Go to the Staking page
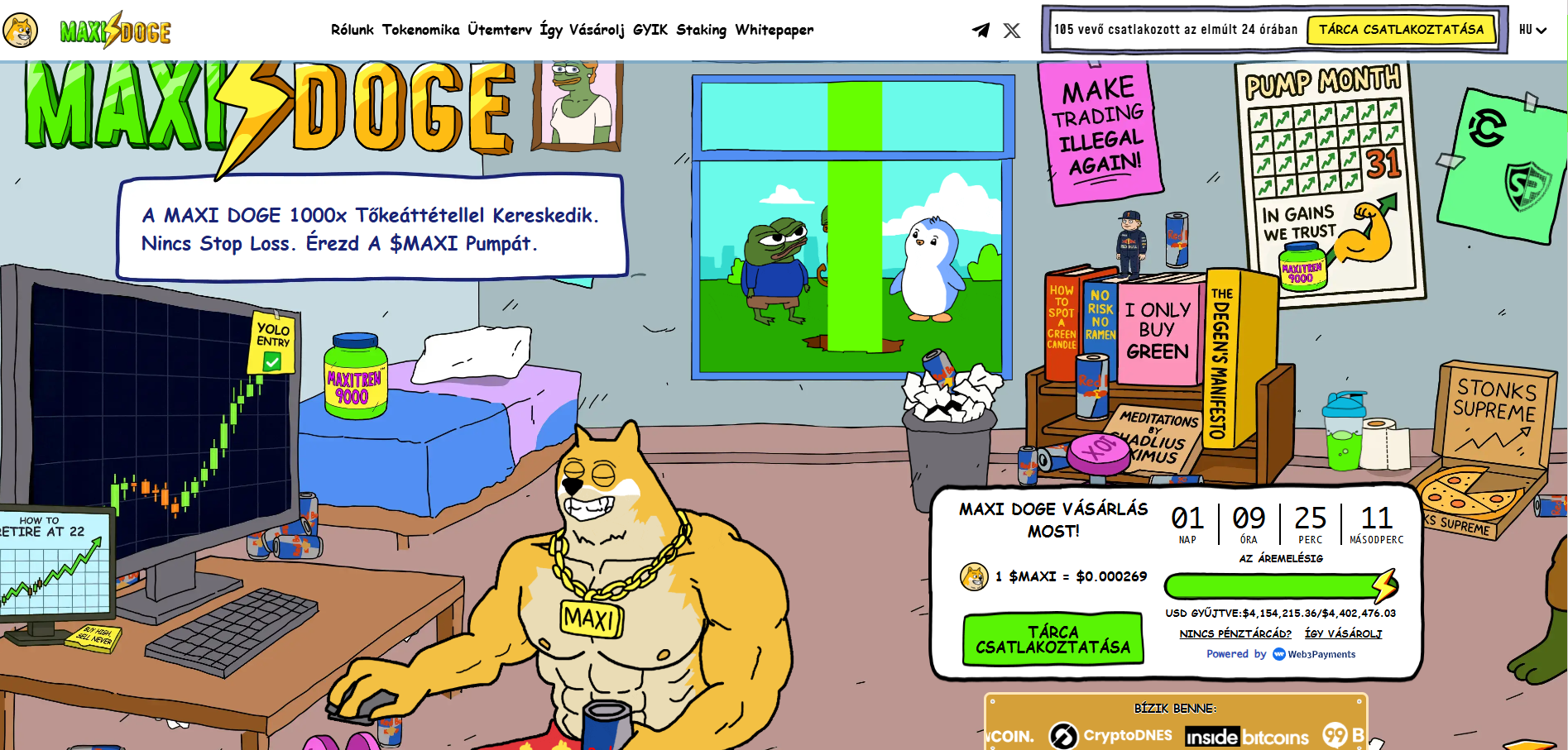Image resolution: width=1568 pixels, height=750 pixels. click(701, 30)
